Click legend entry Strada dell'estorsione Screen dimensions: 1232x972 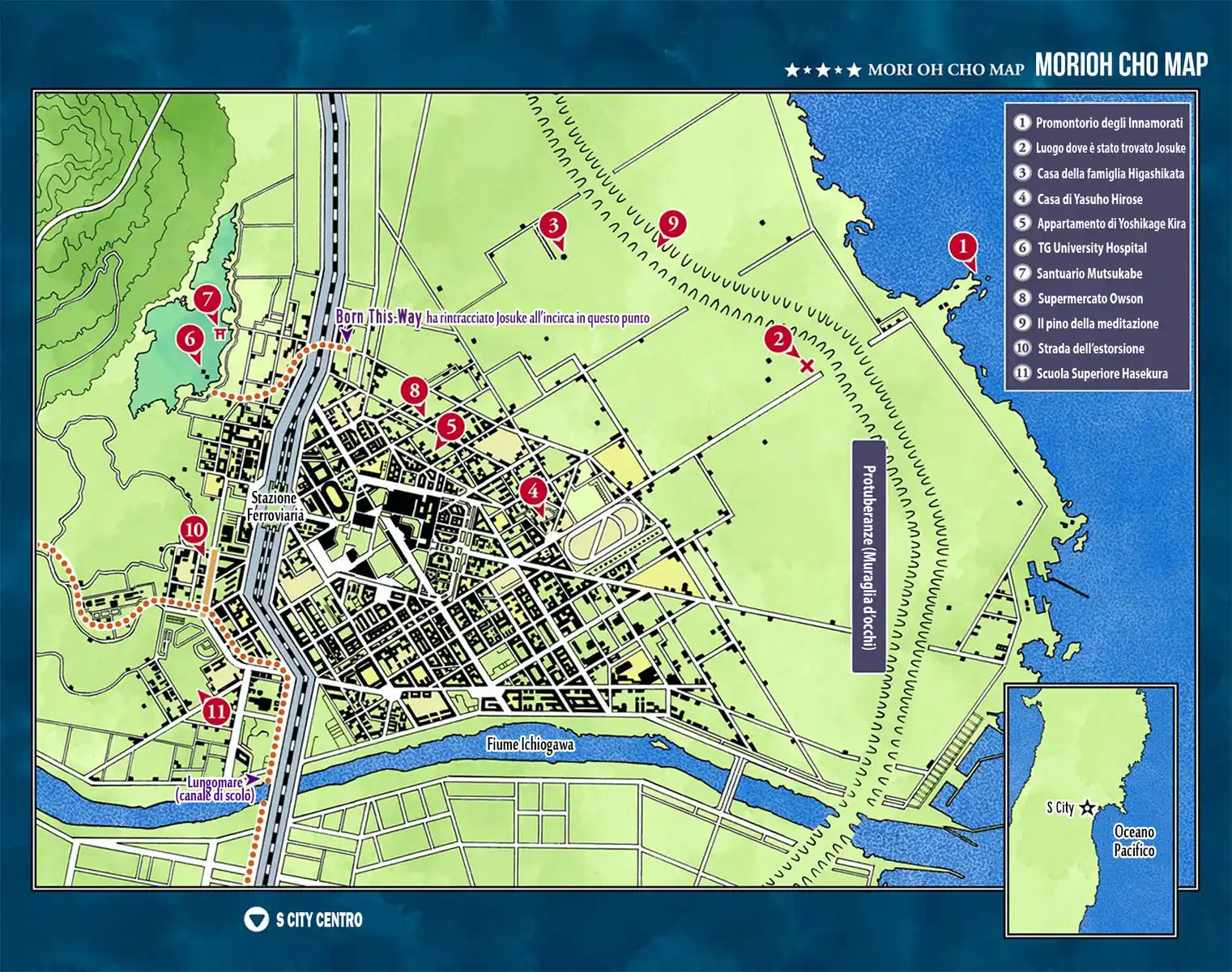[1090, 348]
